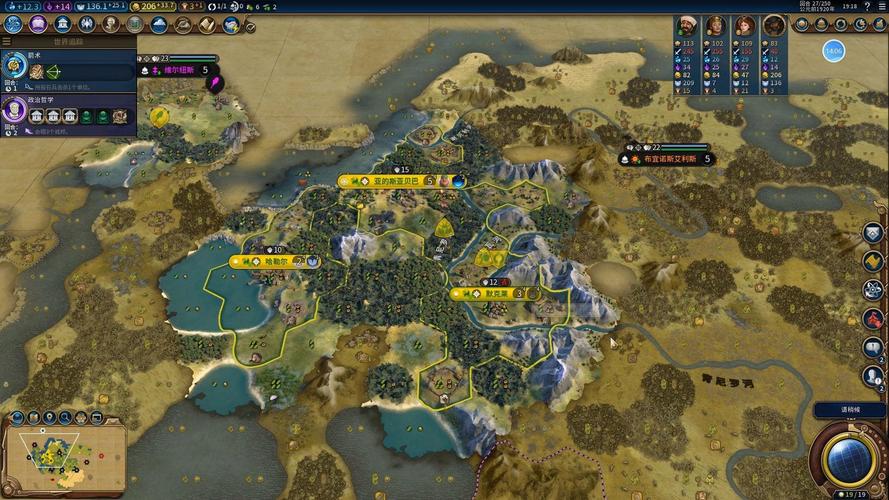Dismiss the blue 14:06 timer bubble

834,49
